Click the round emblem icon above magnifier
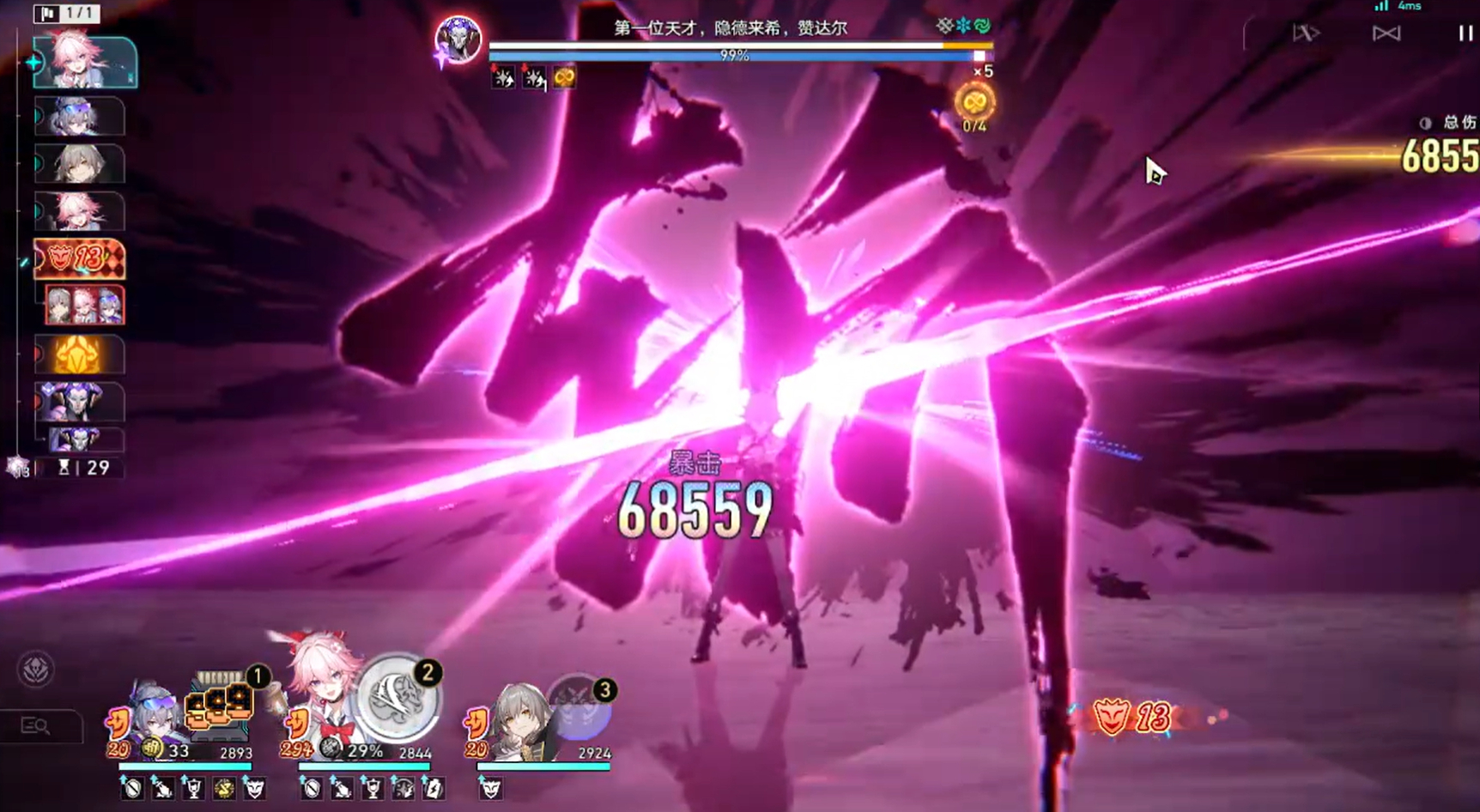 tap(36, 670)
